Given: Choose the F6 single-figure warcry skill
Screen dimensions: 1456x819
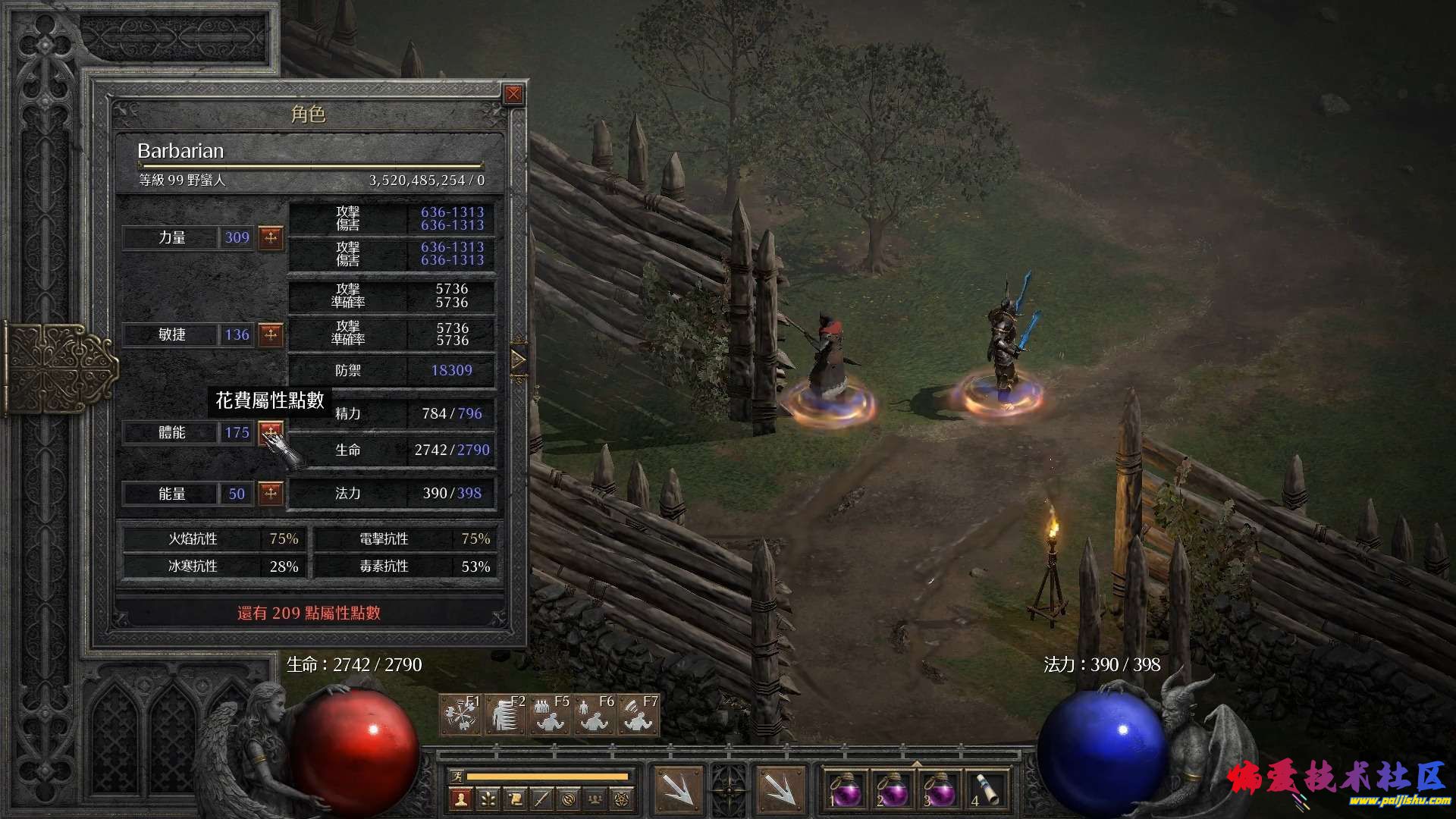Looking at the screenshot, I should (x=595, y=715).
